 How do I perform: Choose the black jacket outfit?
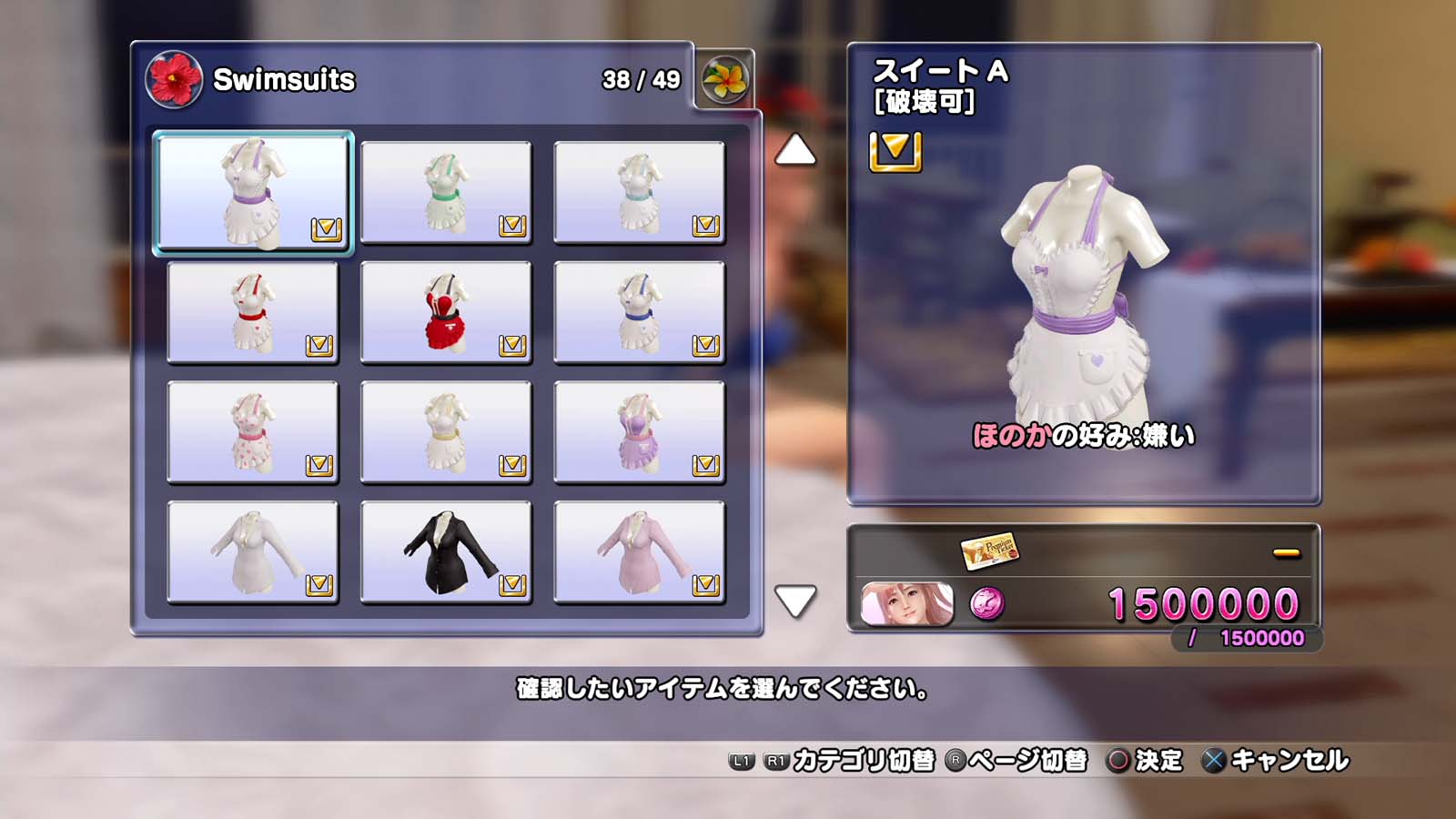point(446,552)
